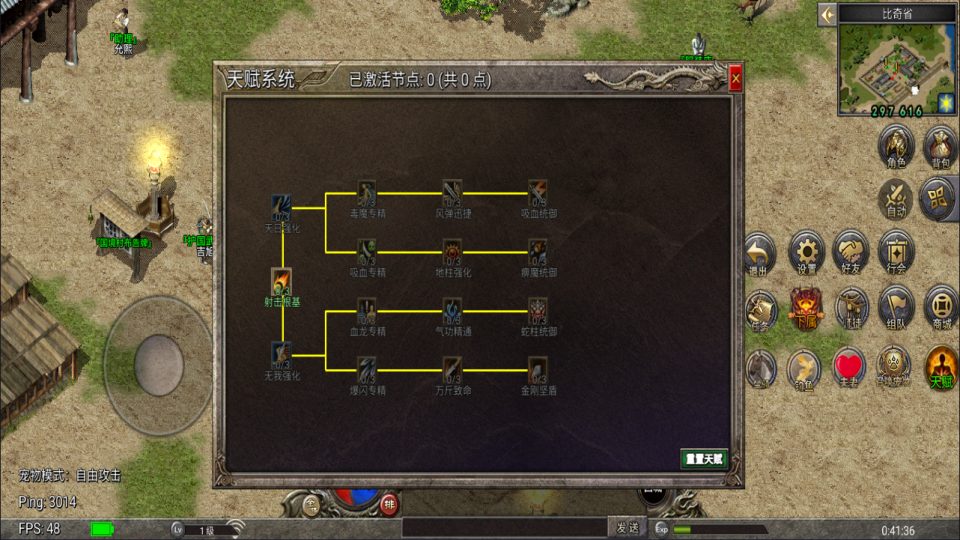960x540 pixels.
Task: Click the 发送 send chat button
Action: [627, 527]
